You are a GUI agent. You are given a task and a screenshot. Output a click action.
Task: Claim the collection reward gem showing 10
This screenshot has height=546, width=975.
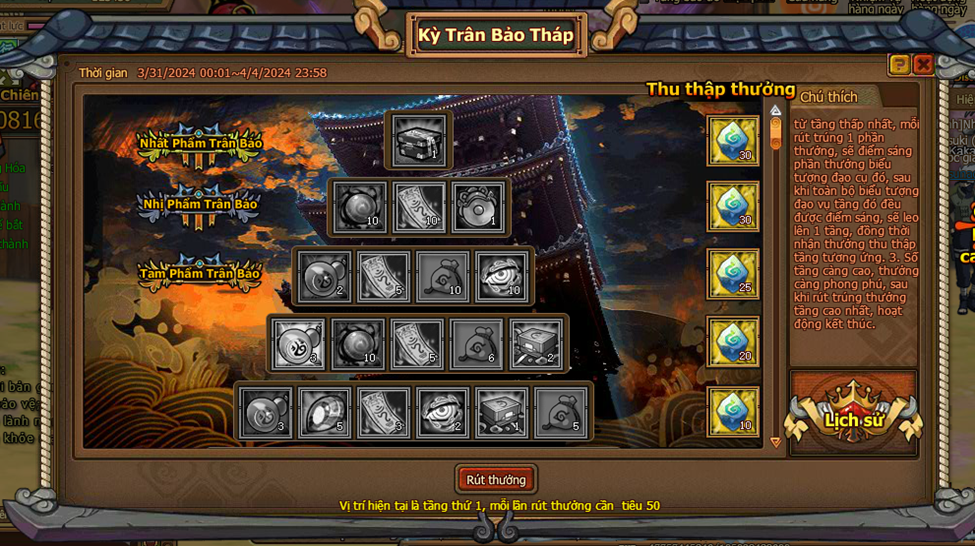click(x=733, y=412)
